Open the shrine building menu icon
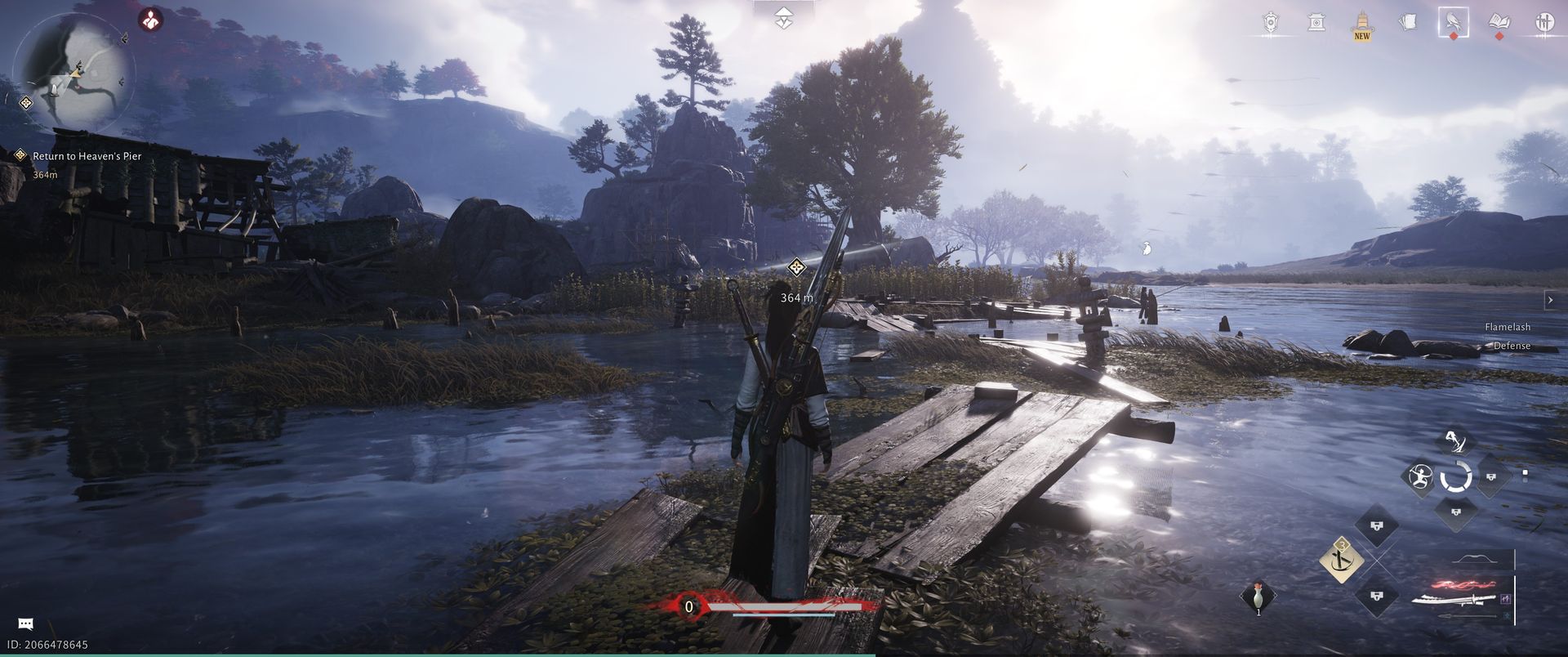Viewport: 1568px width, 657px height. 1316,23
